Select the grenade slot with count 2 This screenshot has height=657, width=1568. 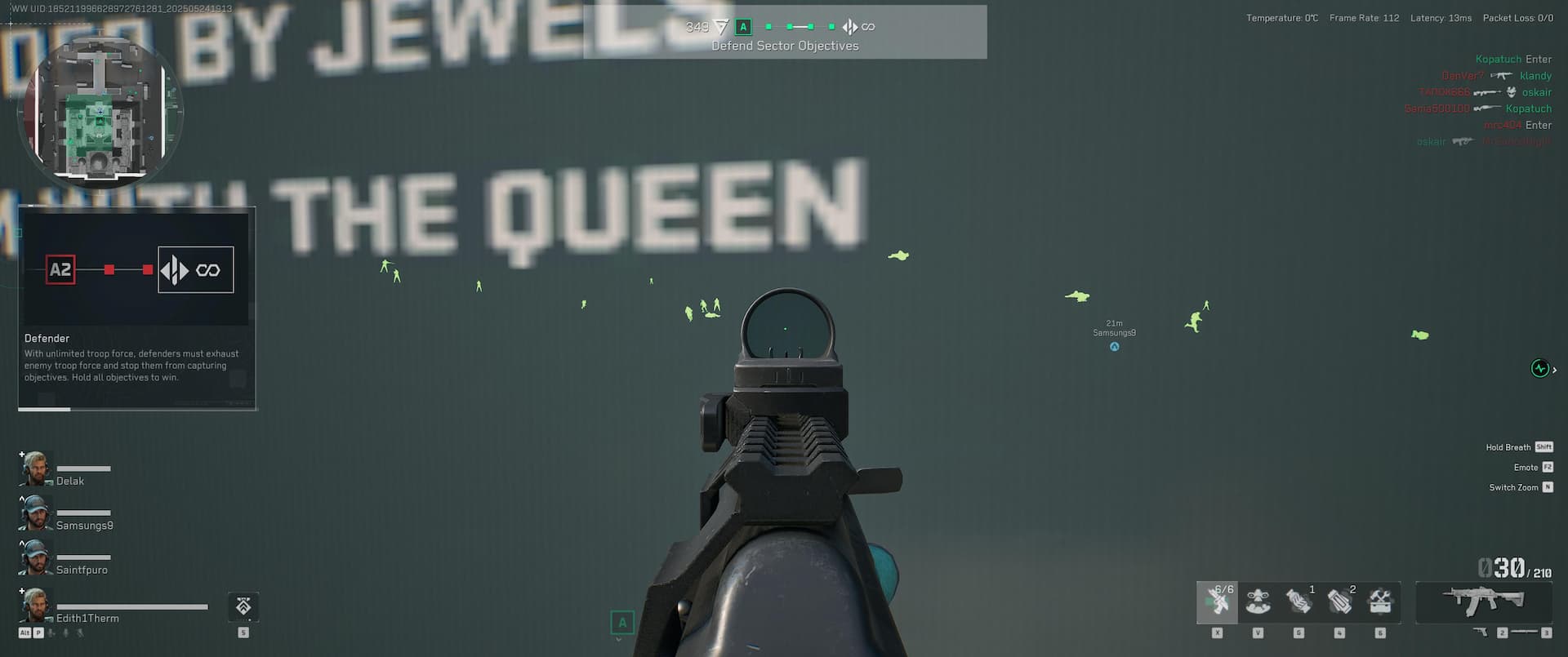pyautogui.click(x=1339, y=602)
